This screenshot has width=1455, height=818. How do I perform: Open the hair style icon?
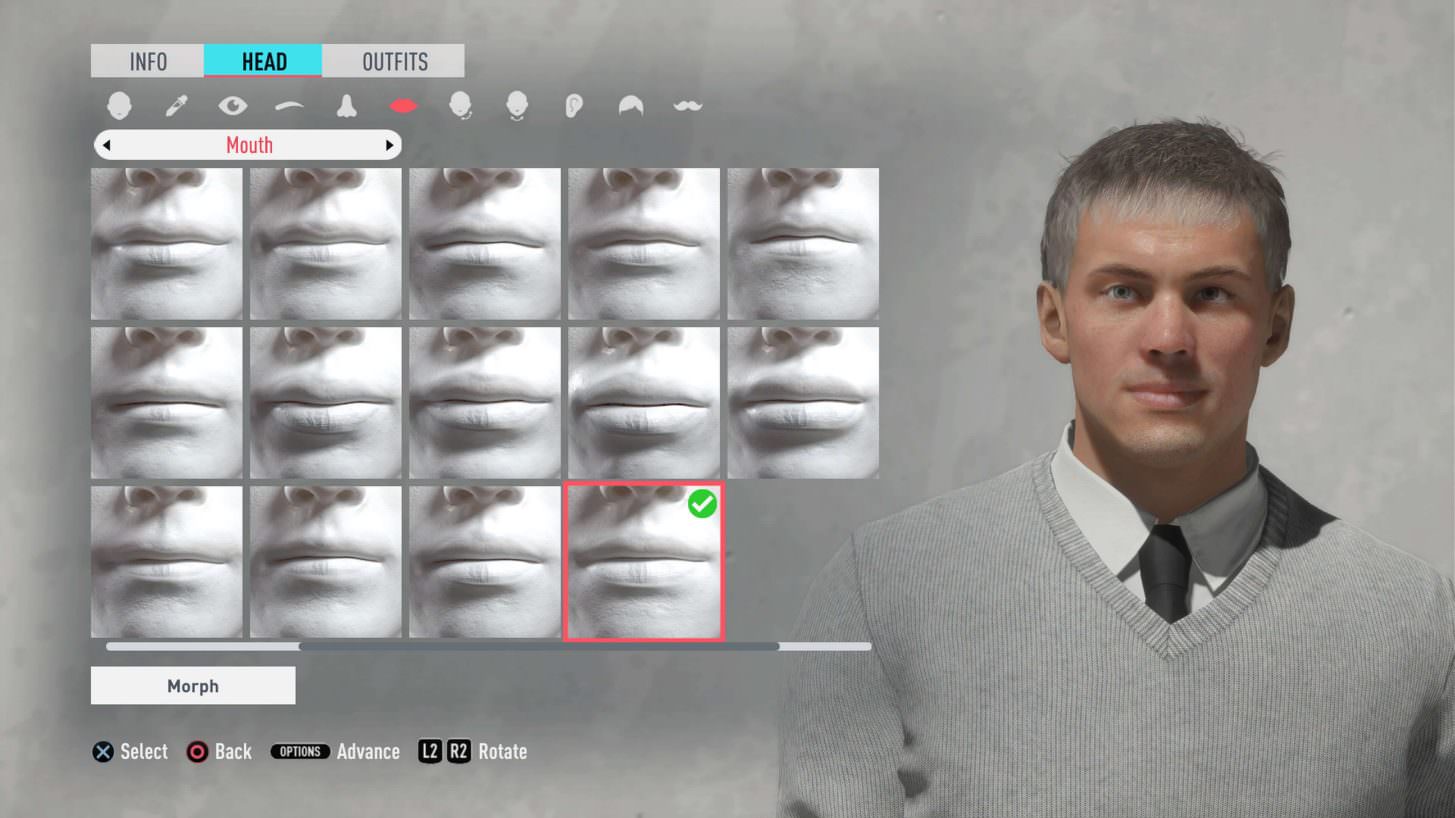tap(630, 103)
